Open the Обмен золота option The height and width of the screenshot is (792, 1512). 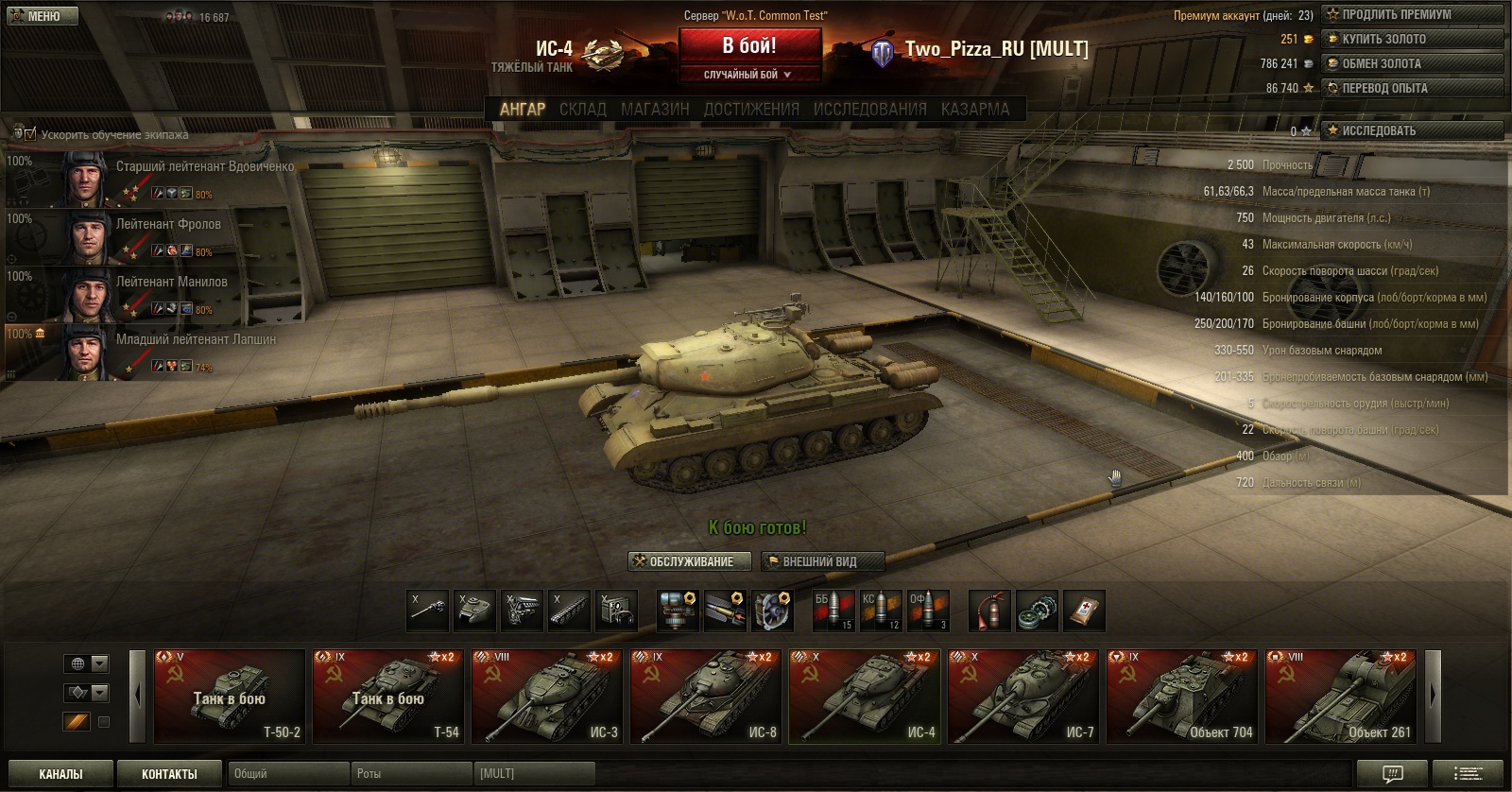click(x=1411, y=63)
